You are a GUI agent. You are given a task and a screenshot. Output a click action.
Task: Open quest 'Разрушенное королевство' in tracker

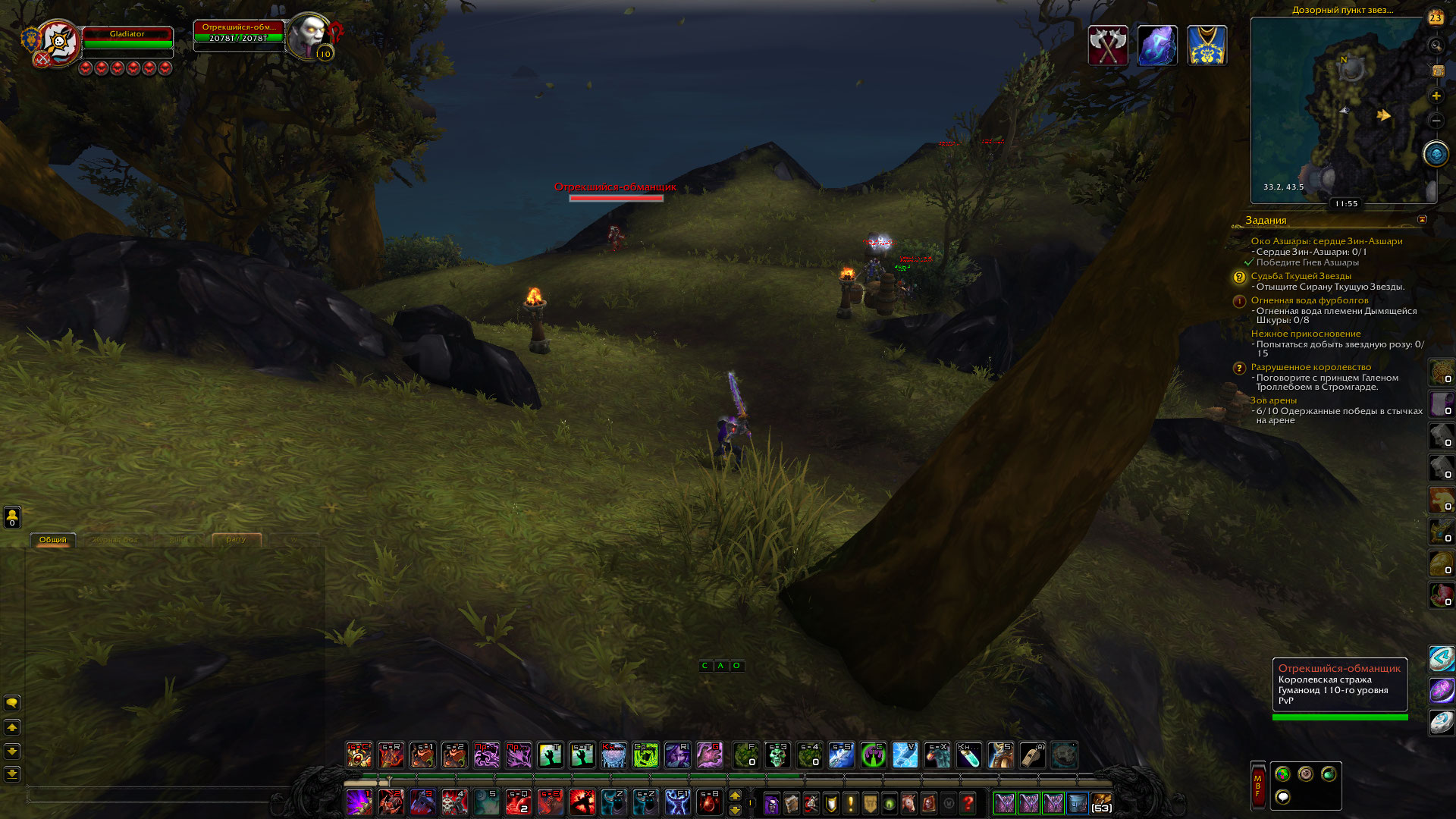coord(1310,367)
